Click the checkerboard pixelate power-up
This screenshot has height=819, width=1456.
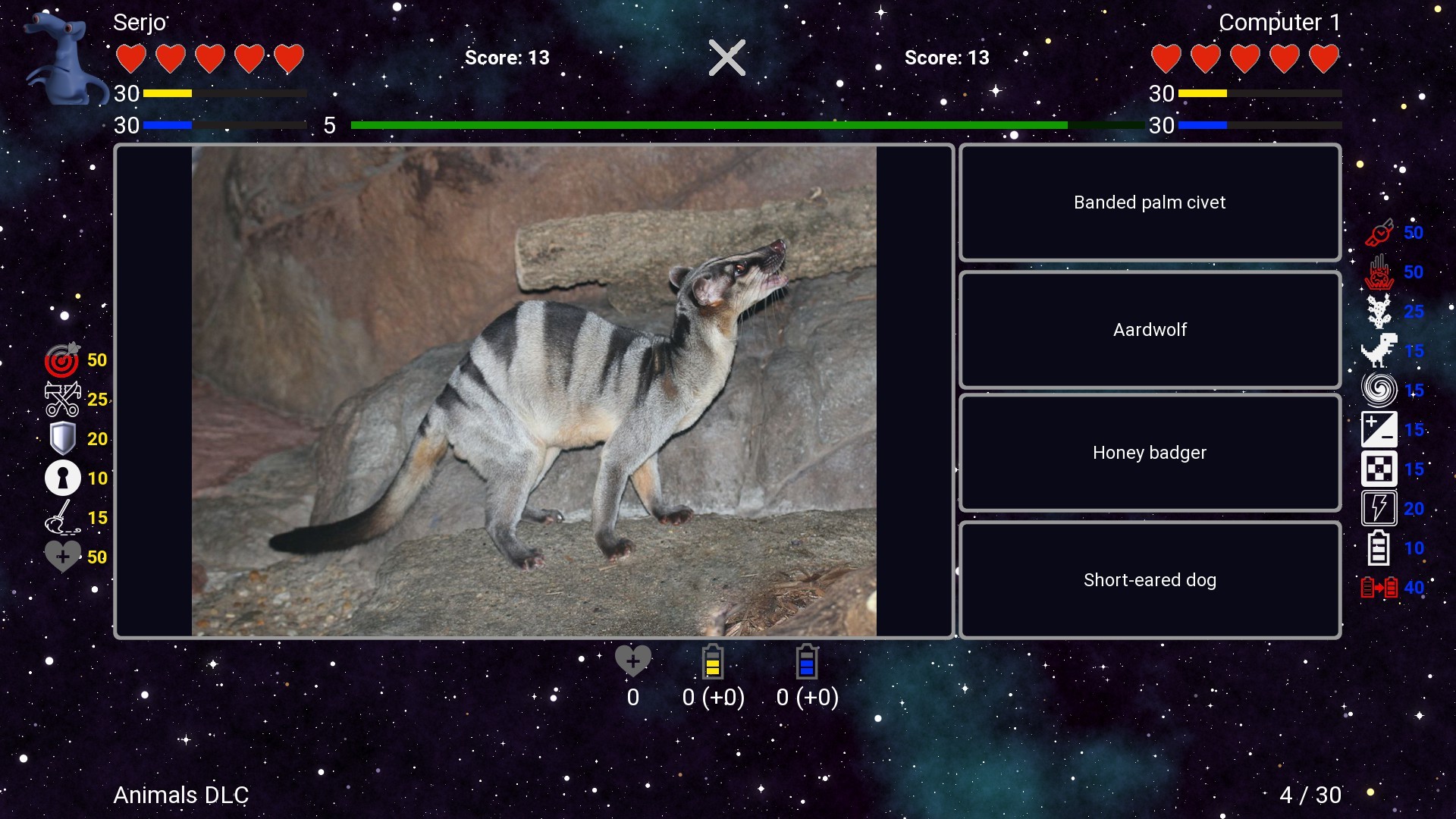point(1379,469)
